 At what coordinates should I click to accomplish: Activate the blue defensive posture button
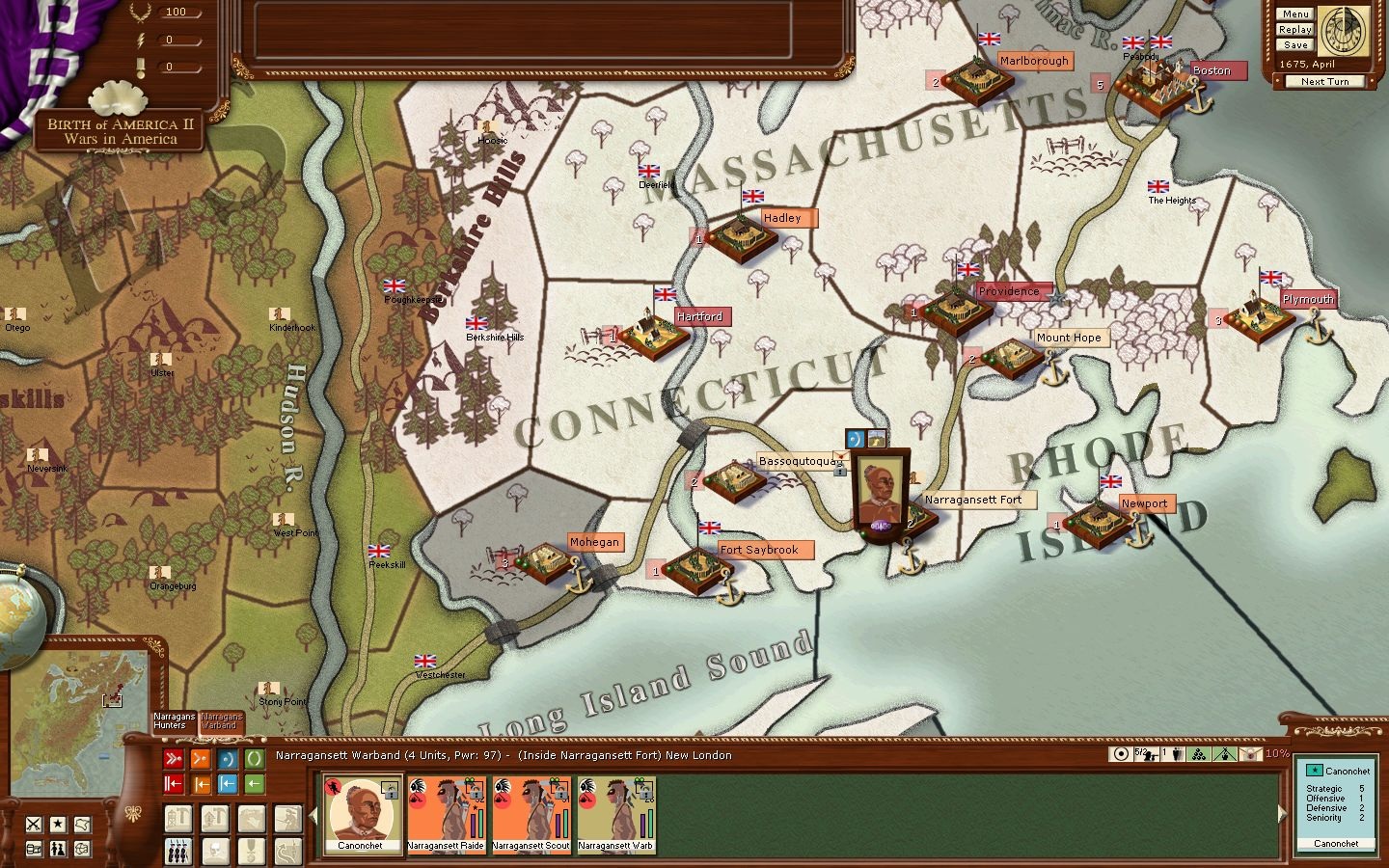click(x=228, y=759)
